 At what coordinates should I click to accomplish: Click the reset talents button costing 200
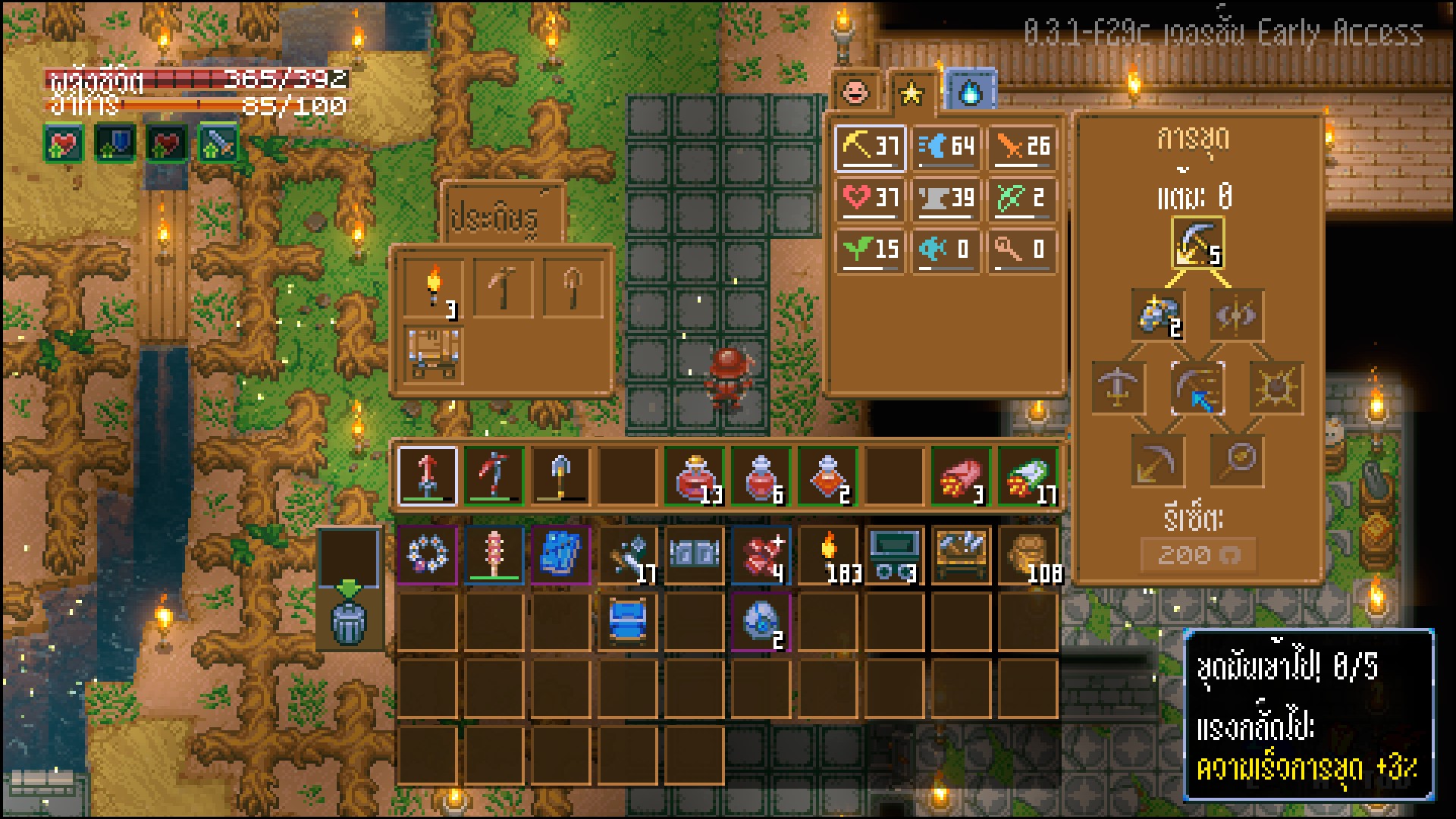pos(1197,556)
